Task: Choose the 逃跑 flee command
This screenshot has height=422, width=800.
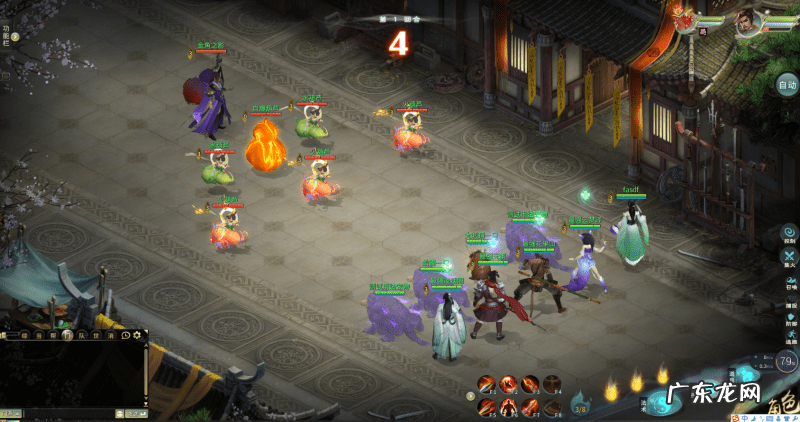Action: 790,336
